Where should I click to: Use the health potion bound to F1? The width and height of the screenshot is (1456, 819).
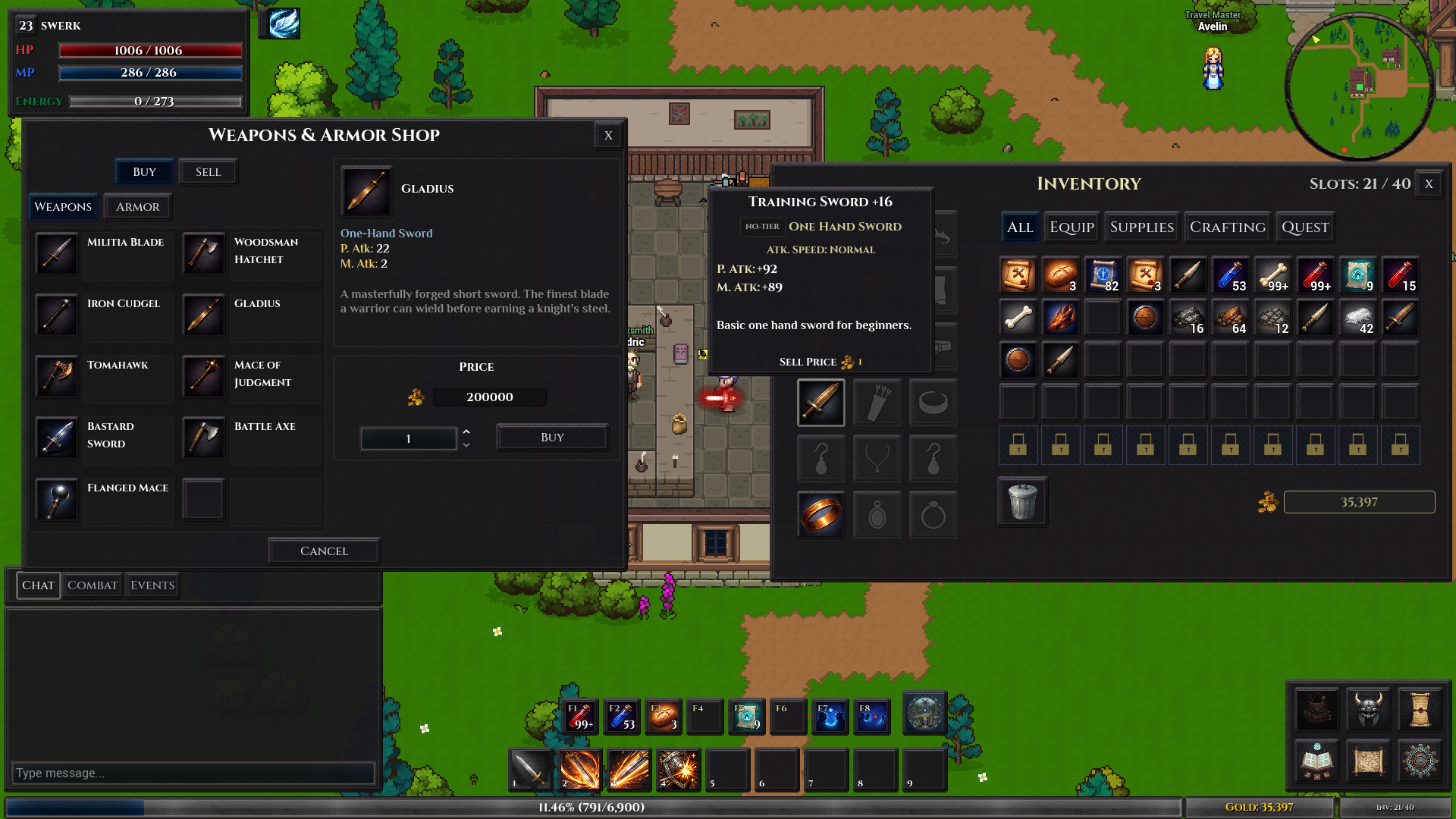click(580, 715)
